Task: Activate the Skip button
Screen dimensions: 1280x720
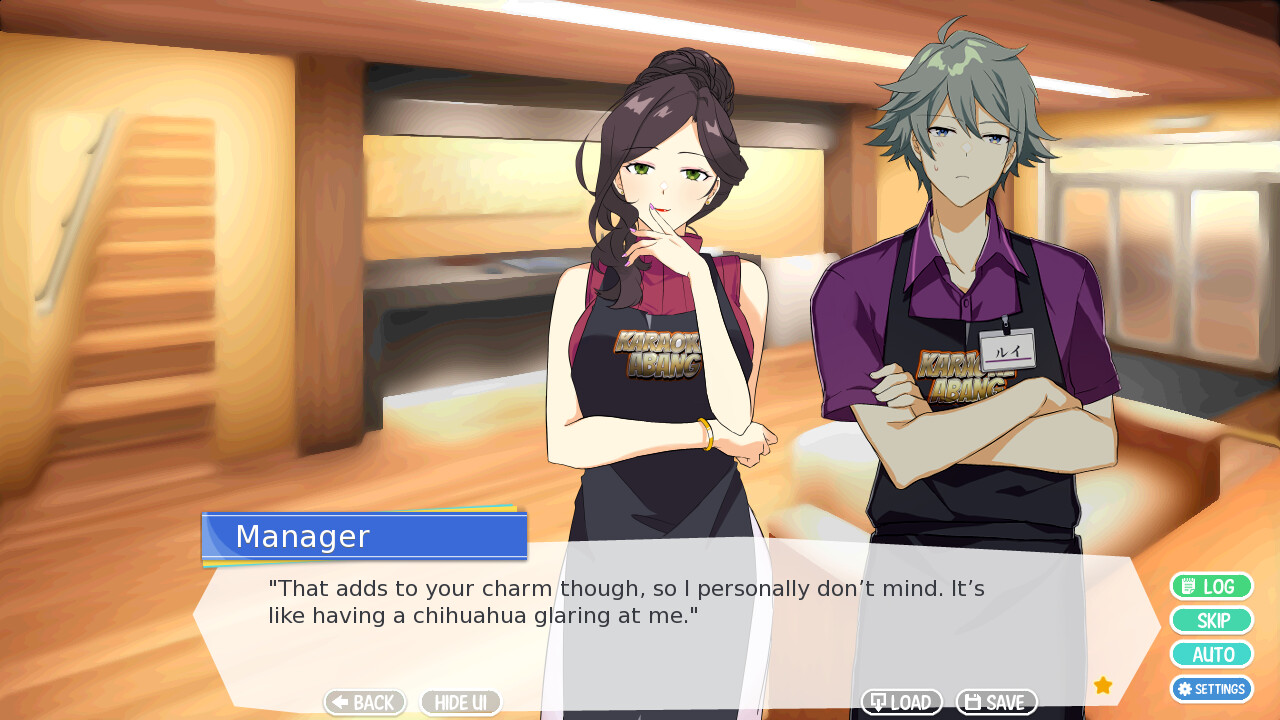Action: pyautogui.click(x=1211, y=621)
